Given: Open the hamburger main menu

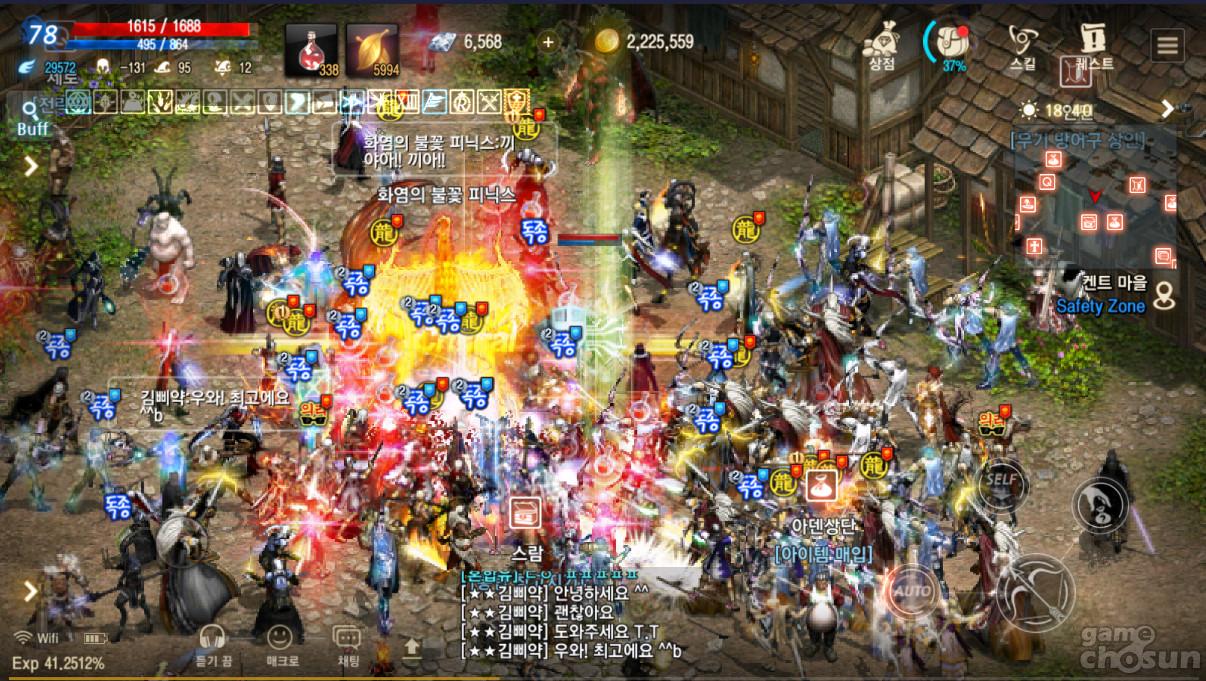Looking at the screenshot, I should 1167,45.
